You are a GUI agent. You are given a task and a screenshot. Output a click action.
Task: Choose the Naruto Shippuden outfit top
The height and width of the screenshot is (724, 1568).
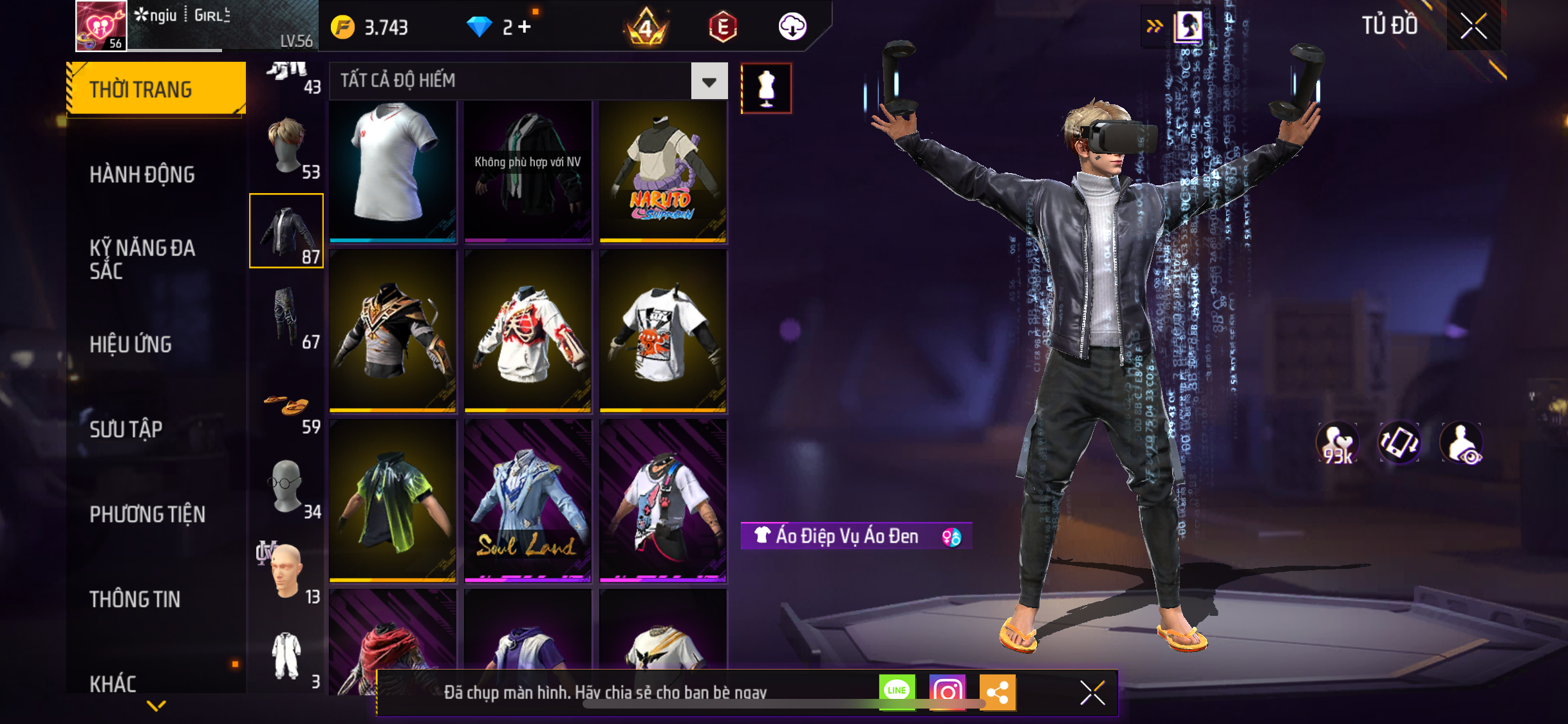662,171
